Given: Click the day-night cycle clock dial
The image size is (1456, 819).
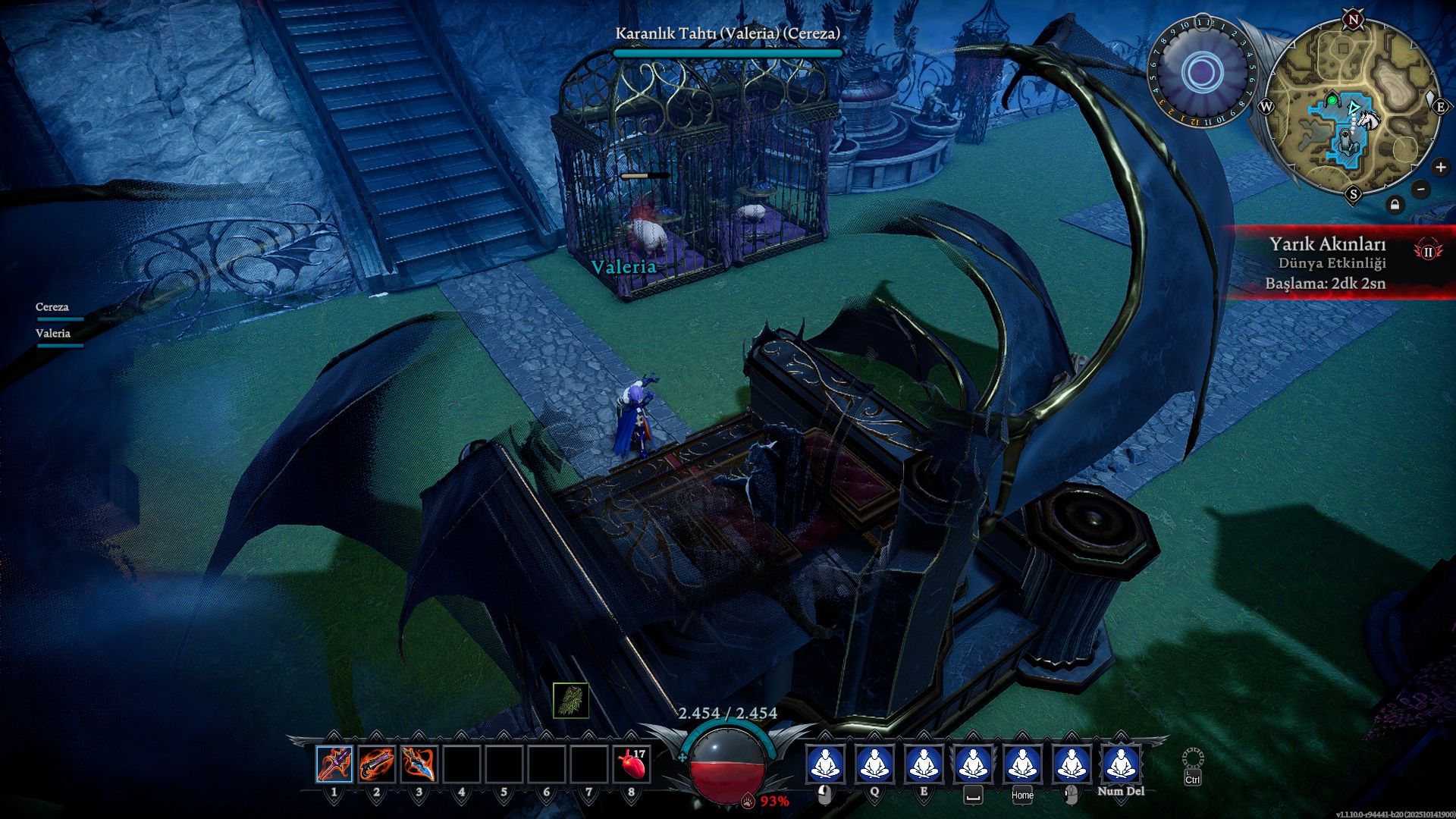Looking at the screenshot, I should (x=1202, y=73).
